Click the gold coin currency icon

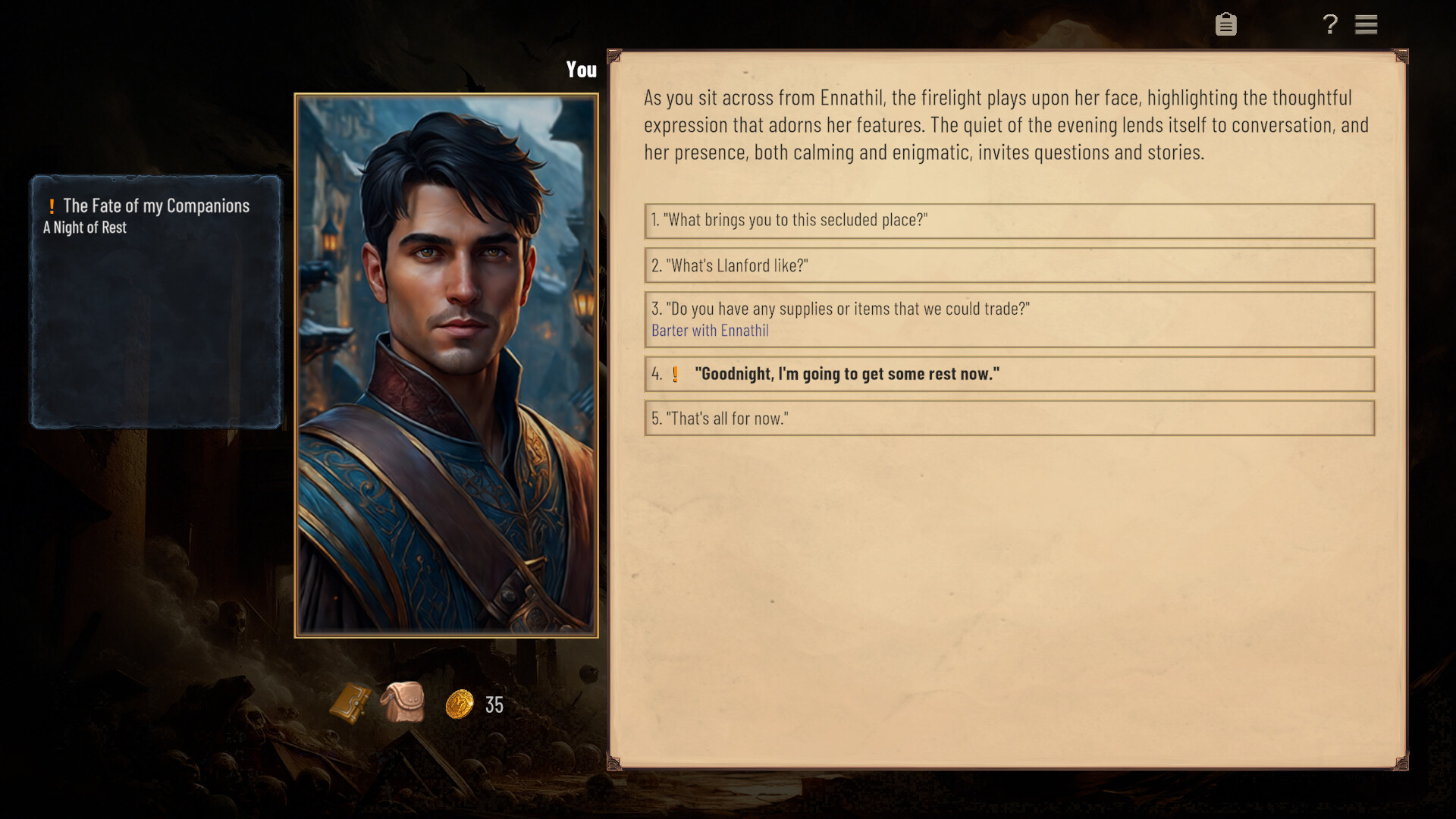pos(458,705)
